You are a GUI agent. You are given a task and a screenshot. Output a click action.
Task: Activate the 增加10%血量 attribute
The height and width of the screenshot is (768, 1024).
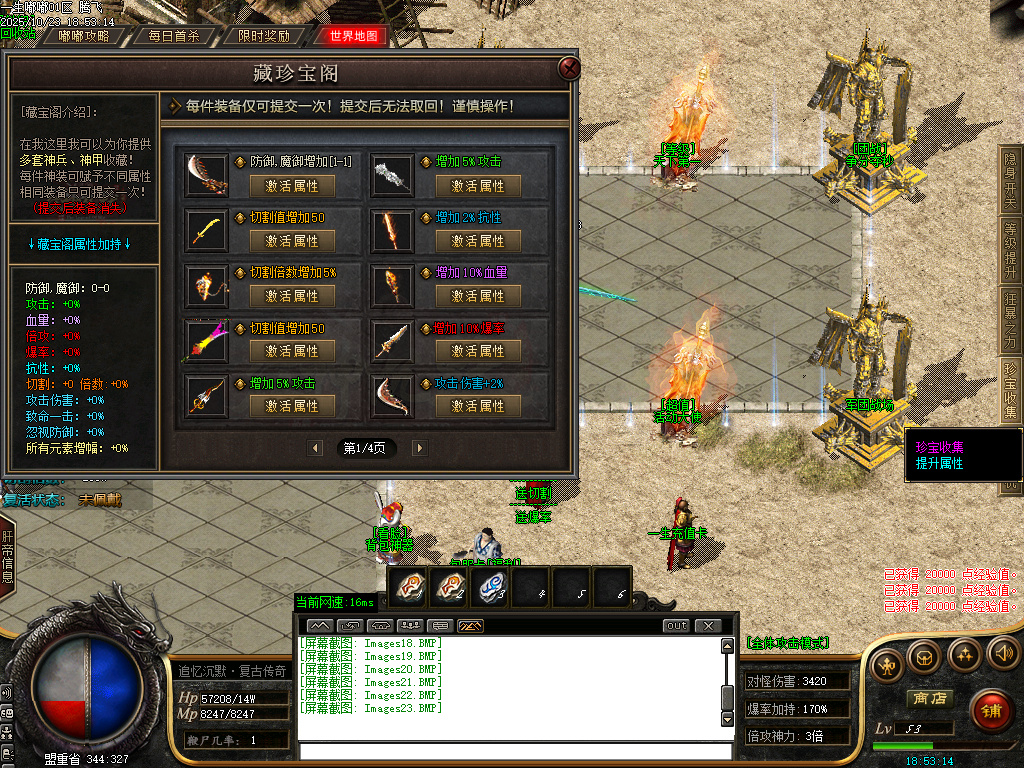point(478,296)
